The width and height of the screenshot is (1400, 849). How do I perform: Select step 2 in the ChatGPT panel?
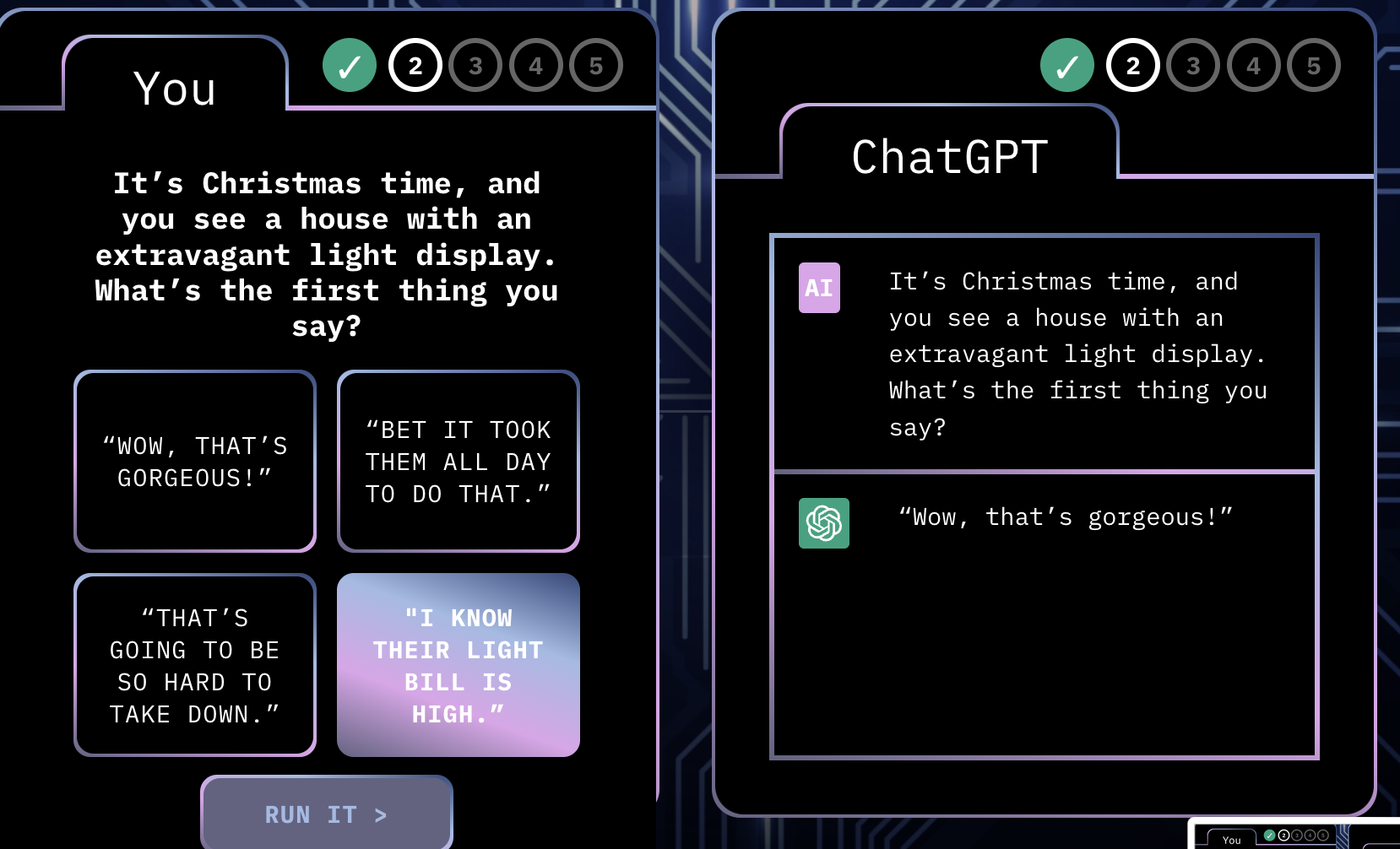point(1133,66)
